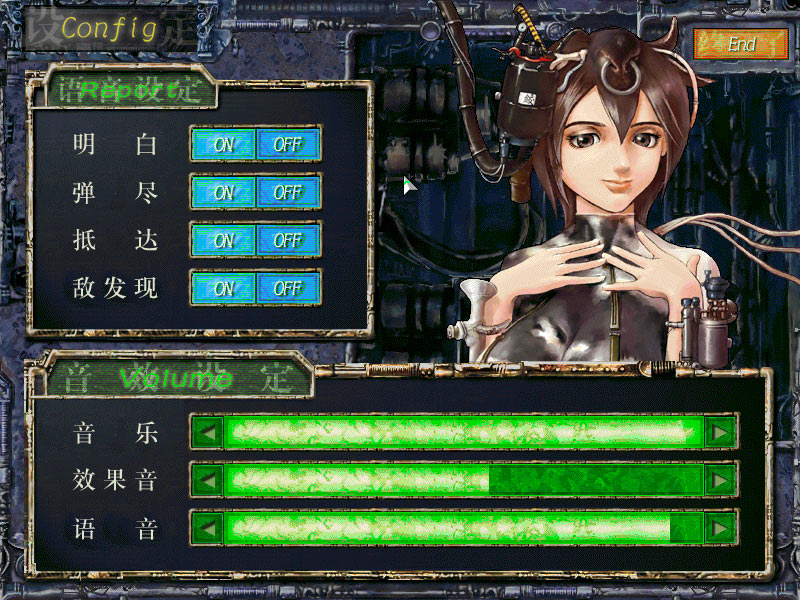Raise 音乐 volume with right arrow
Viewport: 800px width, 600px height.
(x=720, y=432)
